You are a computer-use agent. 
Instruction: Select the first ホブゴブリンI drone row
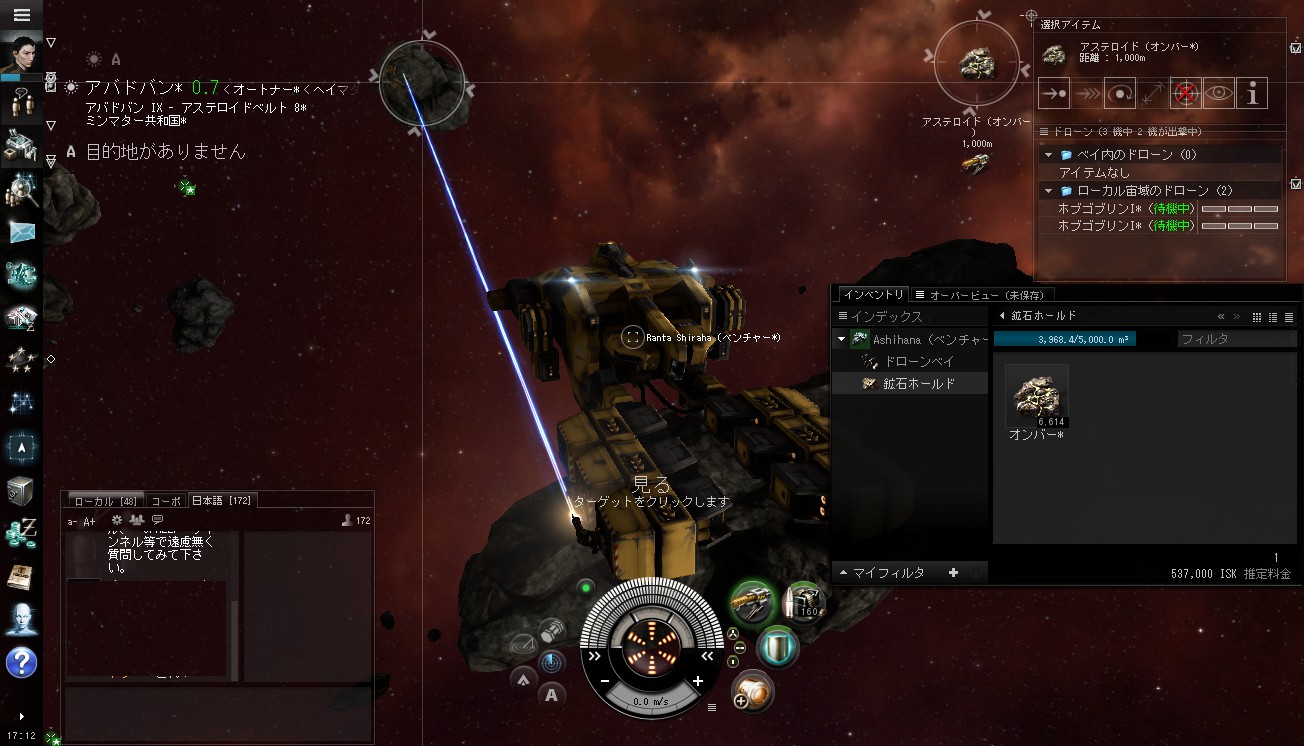(1125, 209)
